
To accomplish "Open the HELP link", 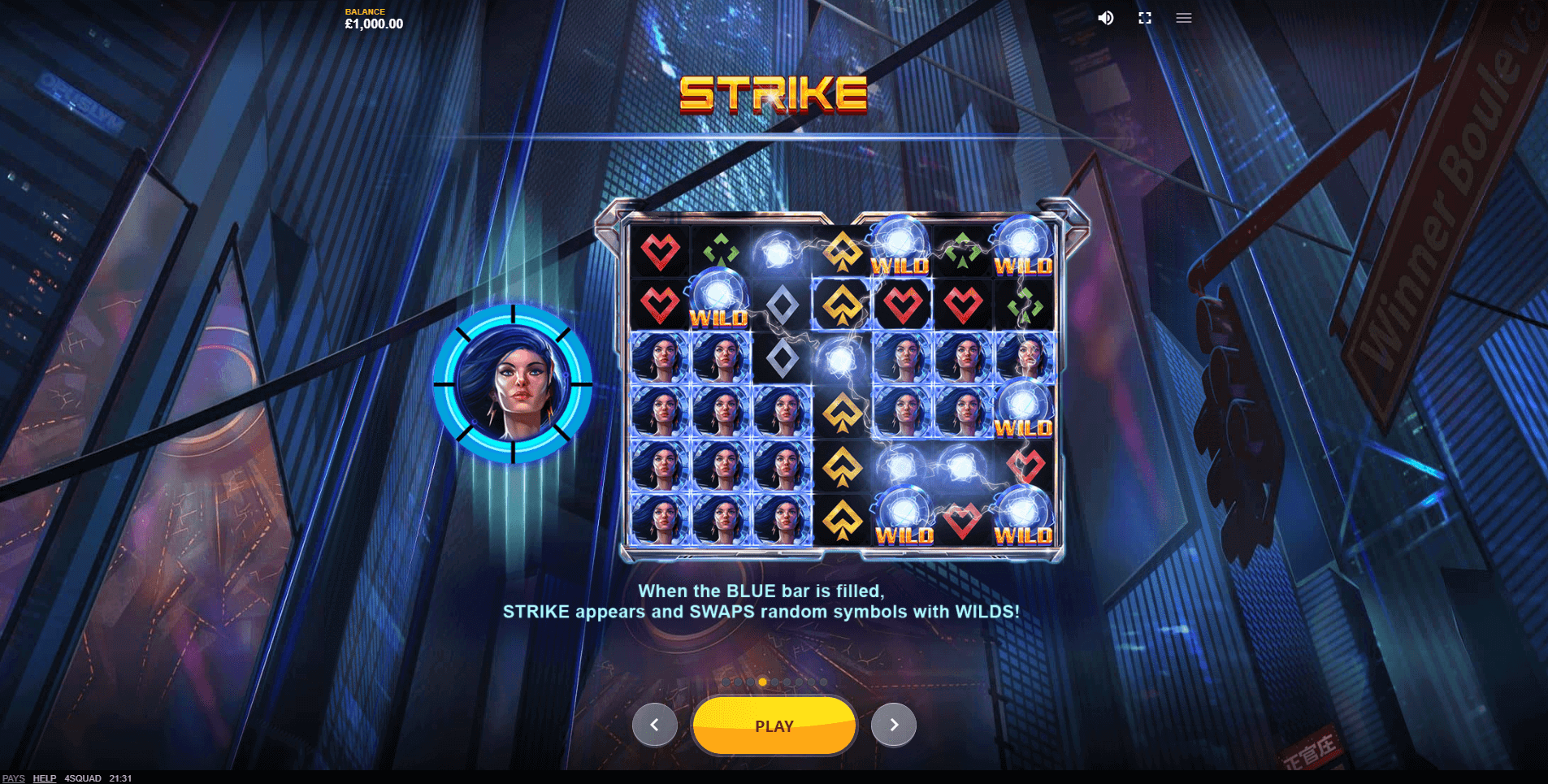I will click(44, 778).
